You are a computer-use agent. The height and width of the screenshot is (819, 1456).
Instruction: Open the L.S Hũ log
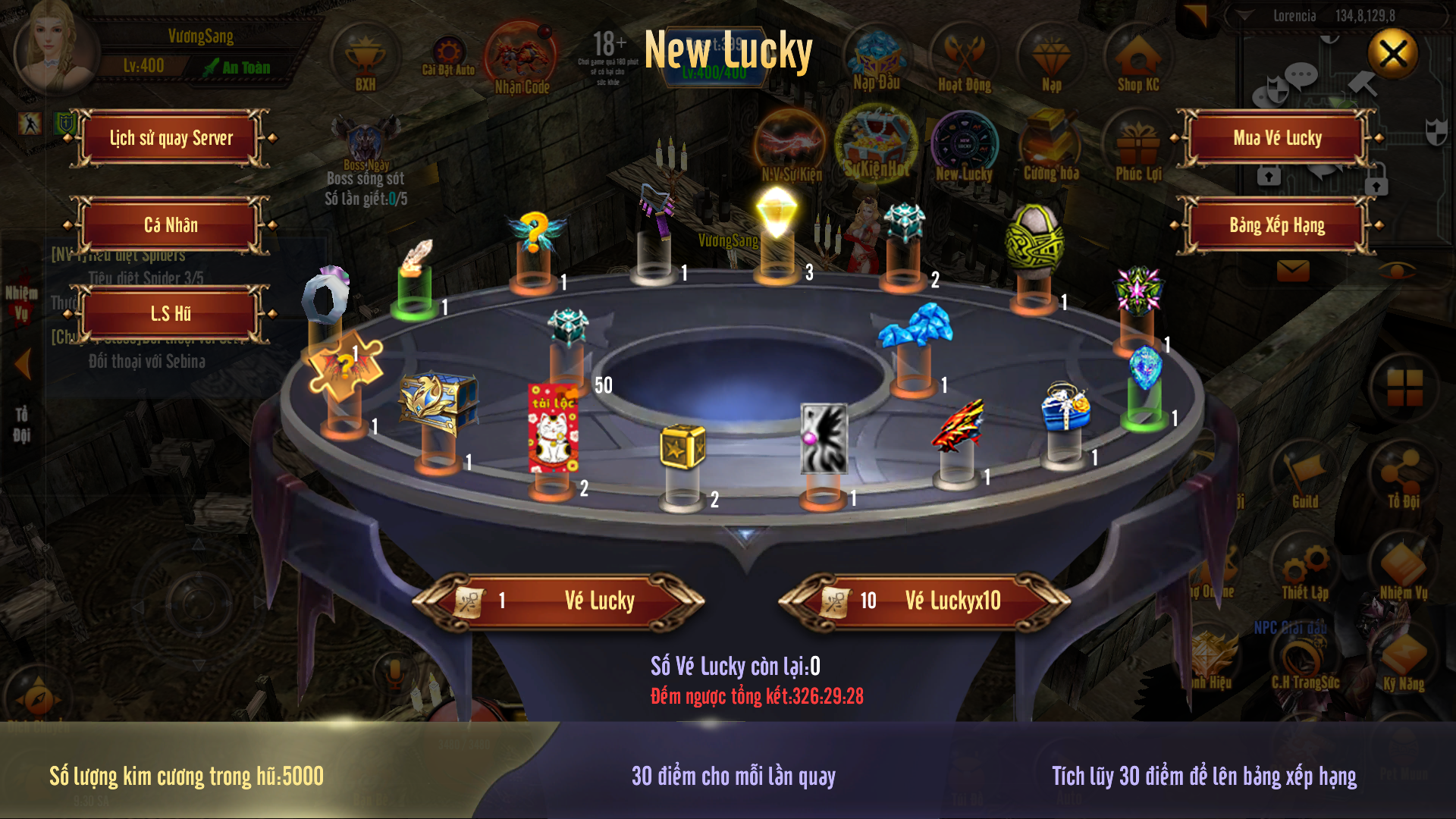[171, 313]
